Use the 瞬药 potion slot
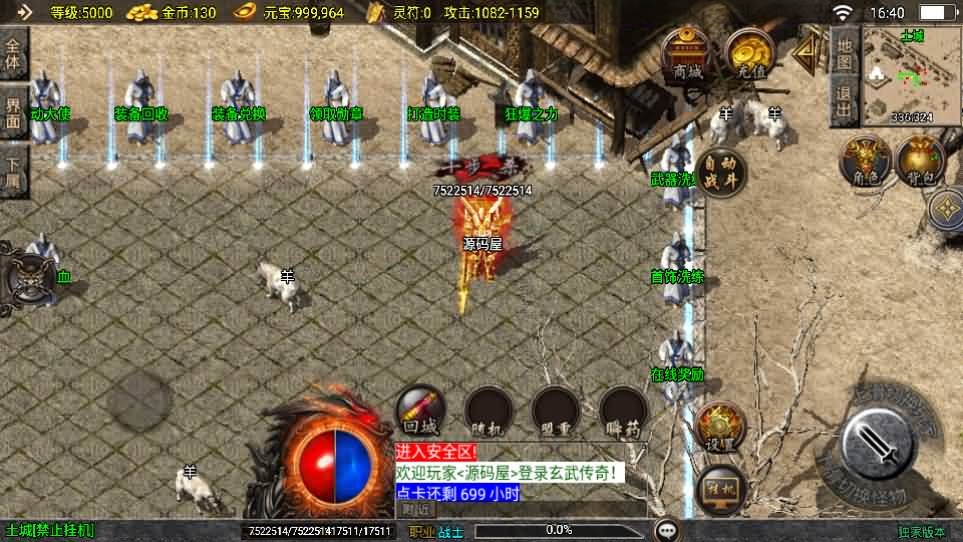This screenshot has width=963, height=542. click(622, 412)
